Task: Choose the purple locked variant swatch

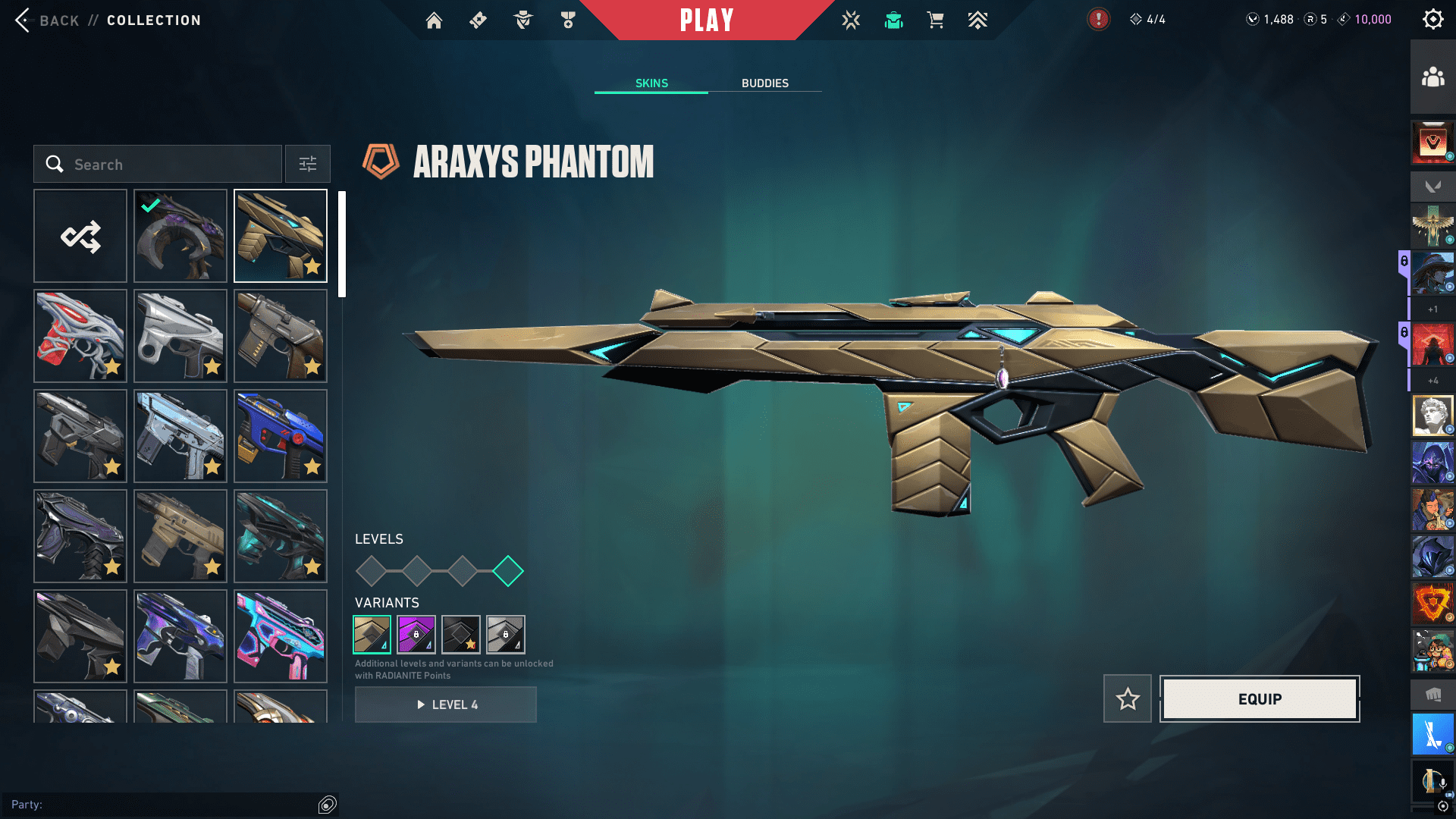Action: tap(416, 635)
